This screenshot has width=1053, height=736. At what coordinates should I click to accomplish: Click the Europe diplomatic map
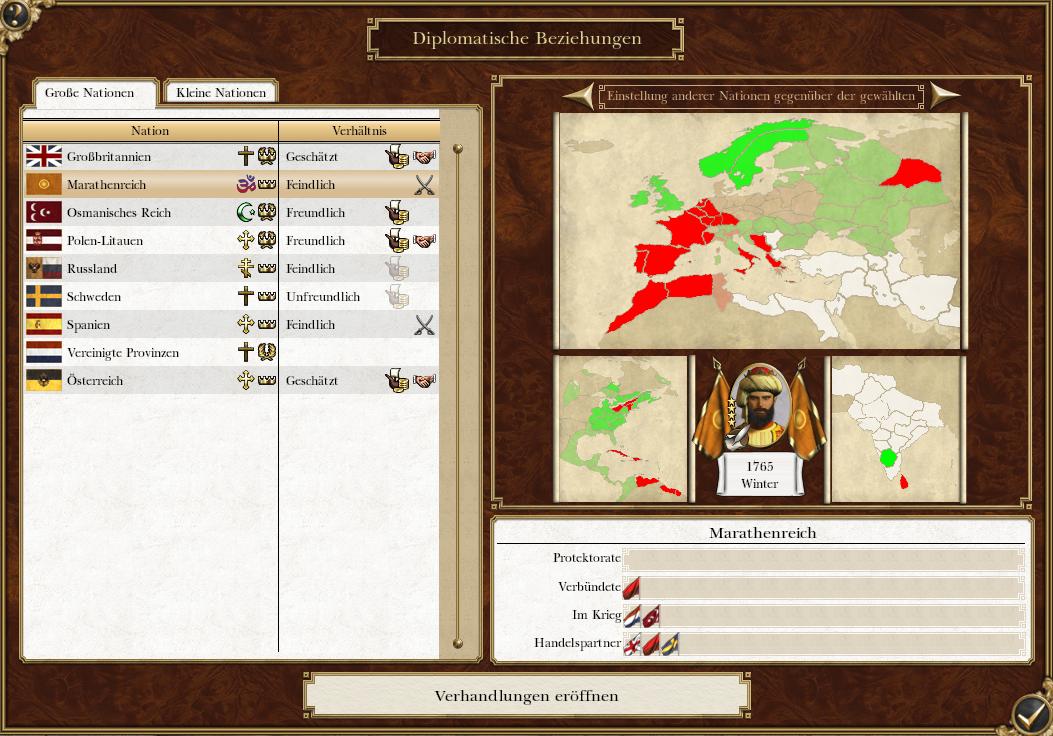tap(760, 230)
